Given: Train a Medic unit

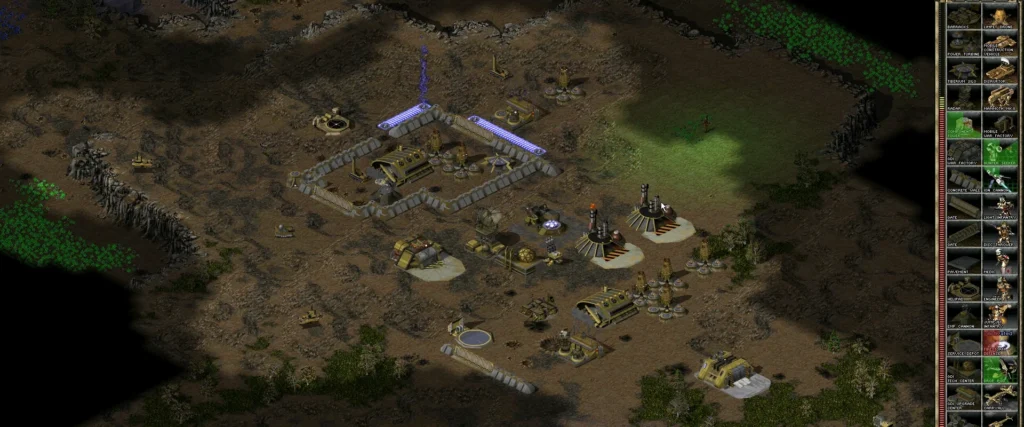Looking at the screenshot, I should coord(1000,263).
